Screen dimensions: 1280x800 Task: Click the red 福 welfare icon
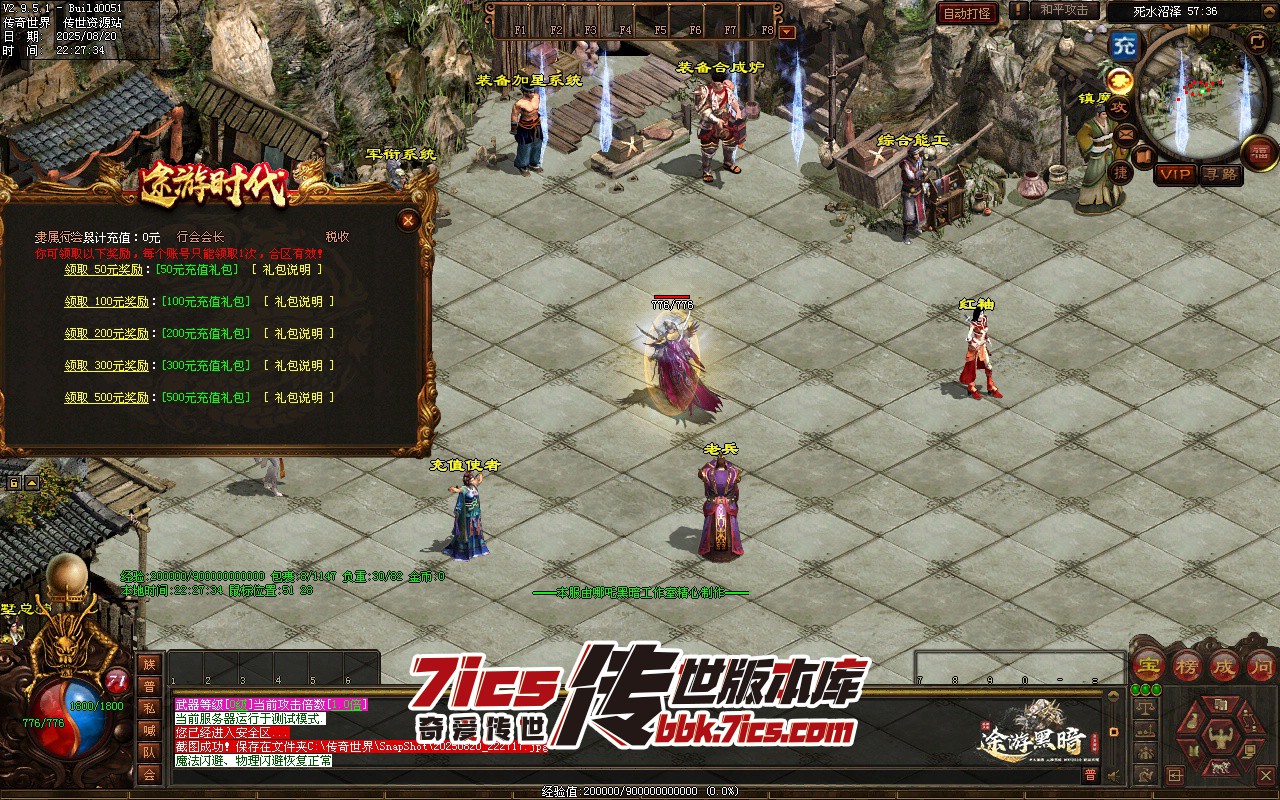click(1259, 152)
